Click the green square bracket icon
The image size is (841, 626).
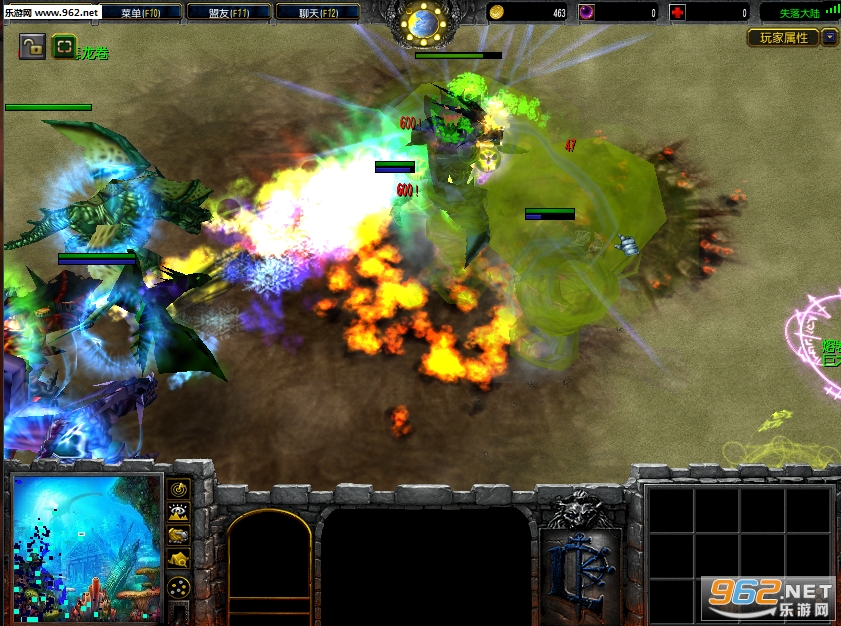pyautogui.click(x=63, y=46)
